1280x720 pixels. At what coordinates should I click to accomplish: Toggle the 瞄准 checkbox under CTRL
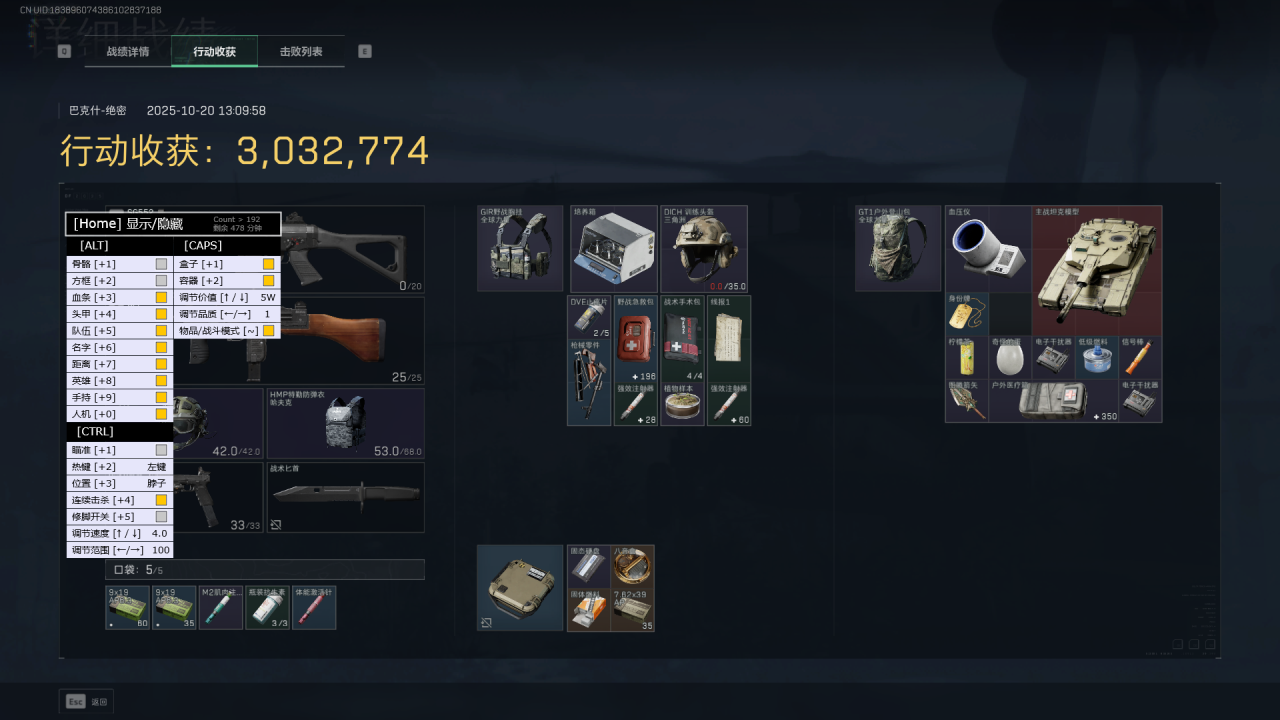pyautogui.click(x=161, y=450)
